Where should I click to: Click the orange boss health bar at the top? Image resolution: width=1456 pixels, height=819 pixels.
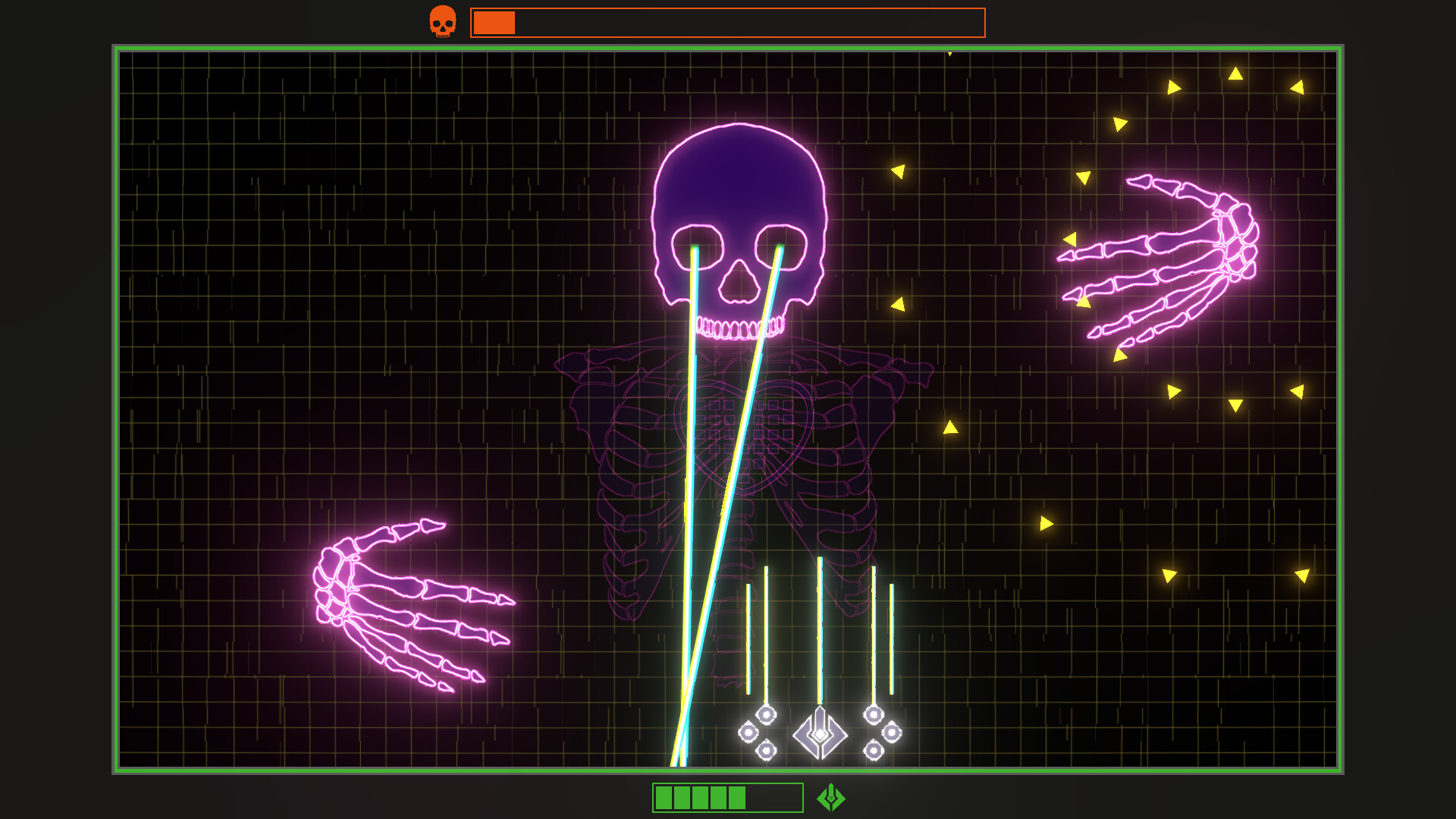coord(728,23)
